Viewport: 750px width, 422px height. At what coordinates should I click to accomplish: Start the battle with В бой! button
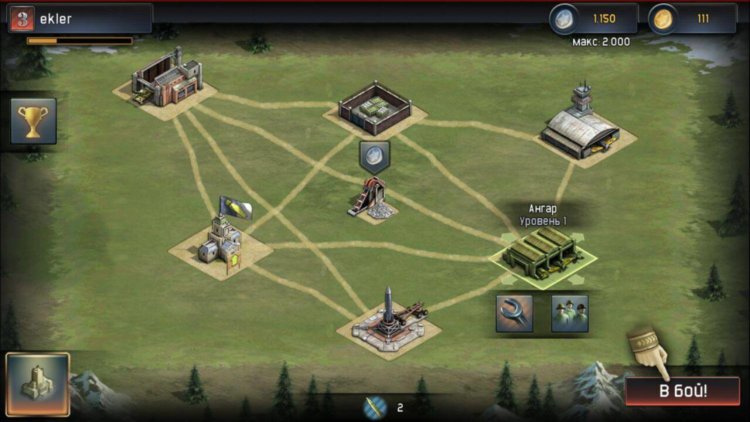(683, 390)
